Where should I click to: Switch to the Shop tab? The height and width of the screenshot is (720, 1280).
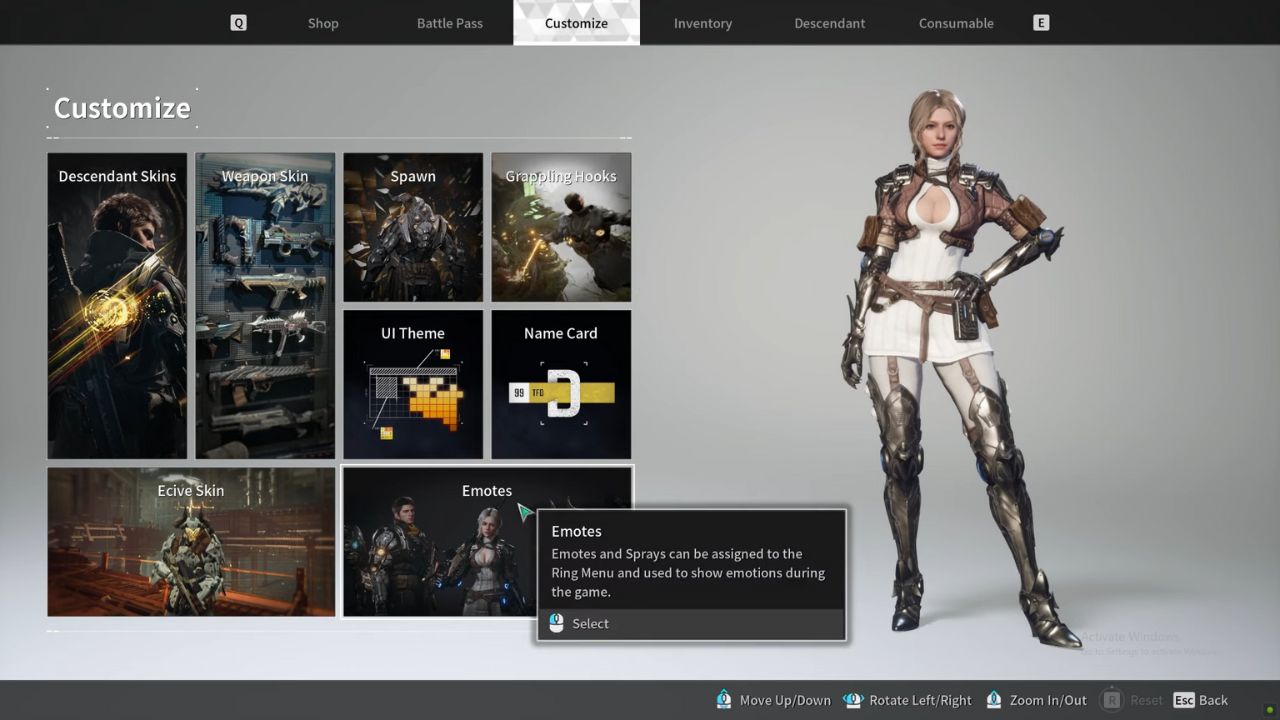tap(322, 22)
